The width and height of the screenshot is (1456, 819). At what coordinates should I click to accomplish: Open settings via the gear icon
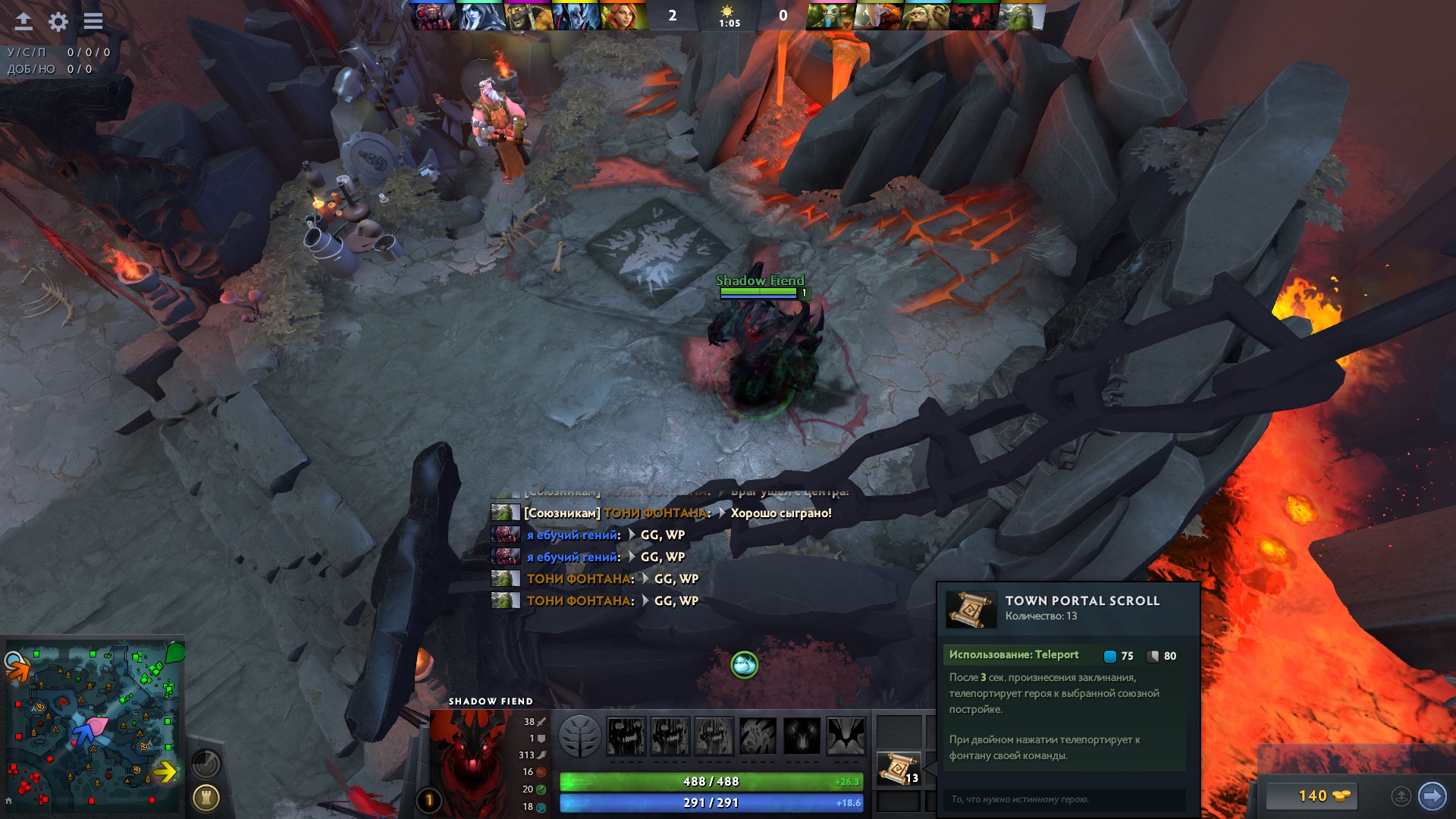pyautogui.click(x=58, y=21)
